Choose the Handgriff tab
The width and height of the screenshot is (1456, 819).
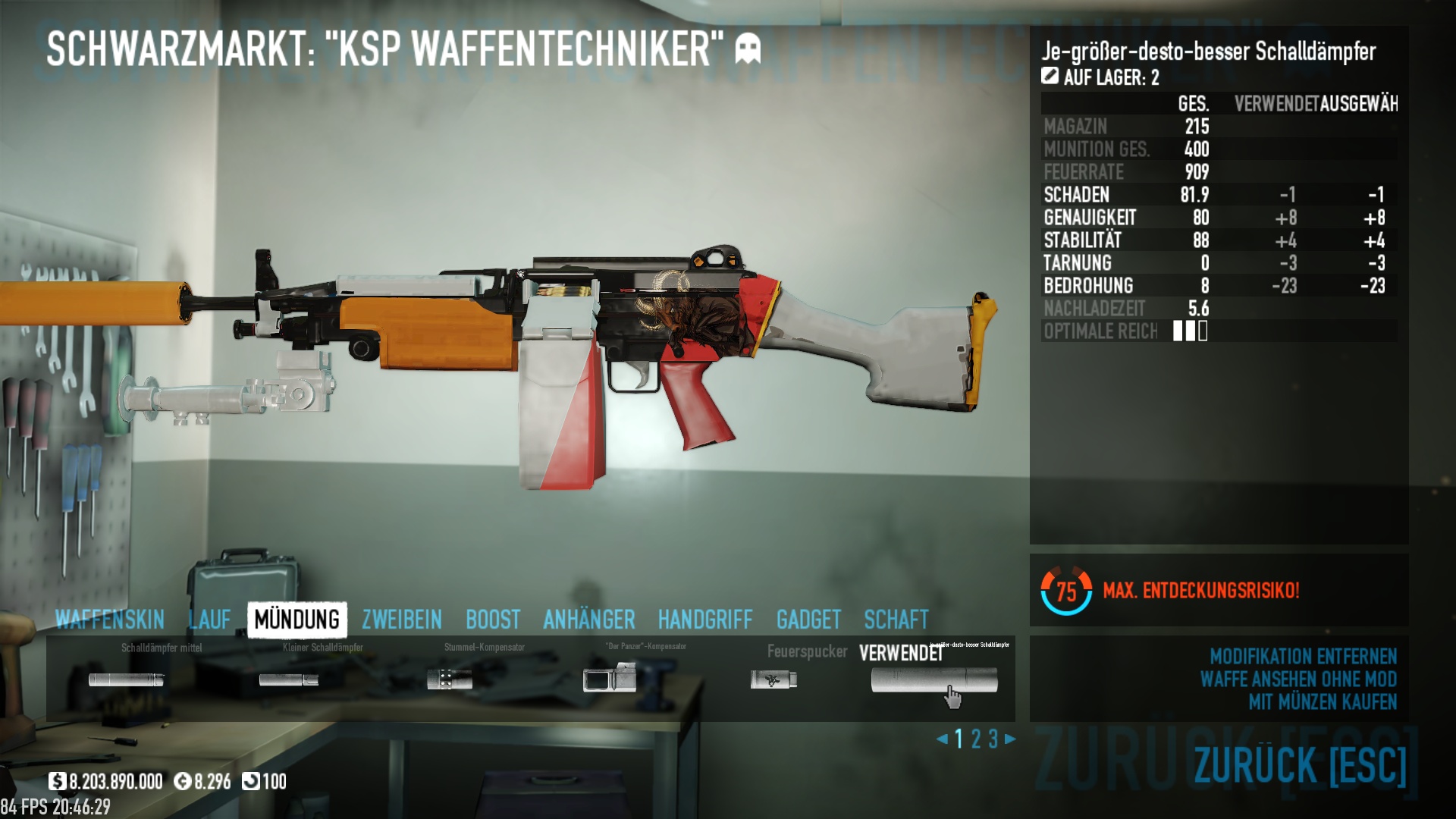[x=704, y=620]
